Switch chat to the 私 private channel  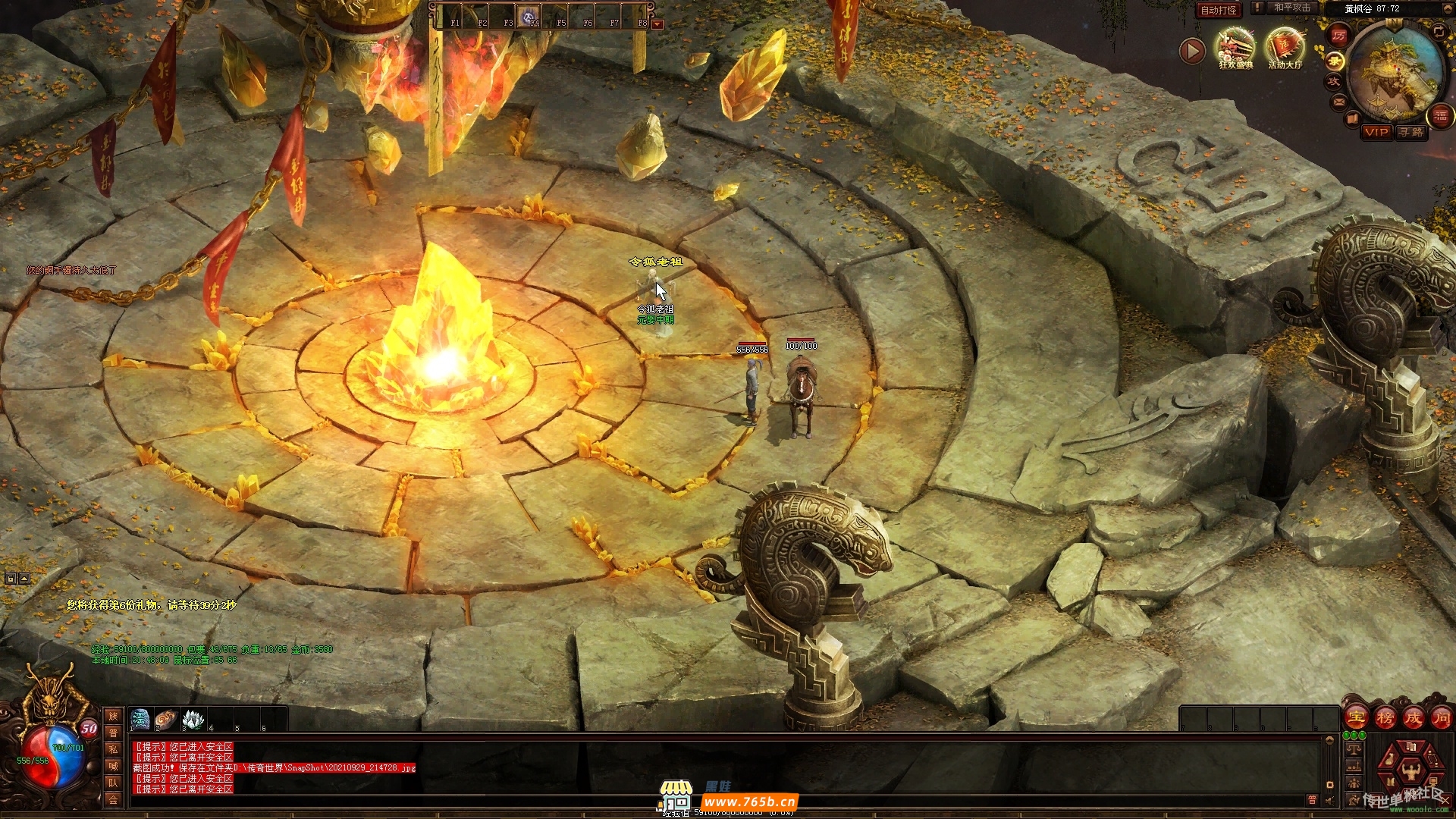pos(113,749)
